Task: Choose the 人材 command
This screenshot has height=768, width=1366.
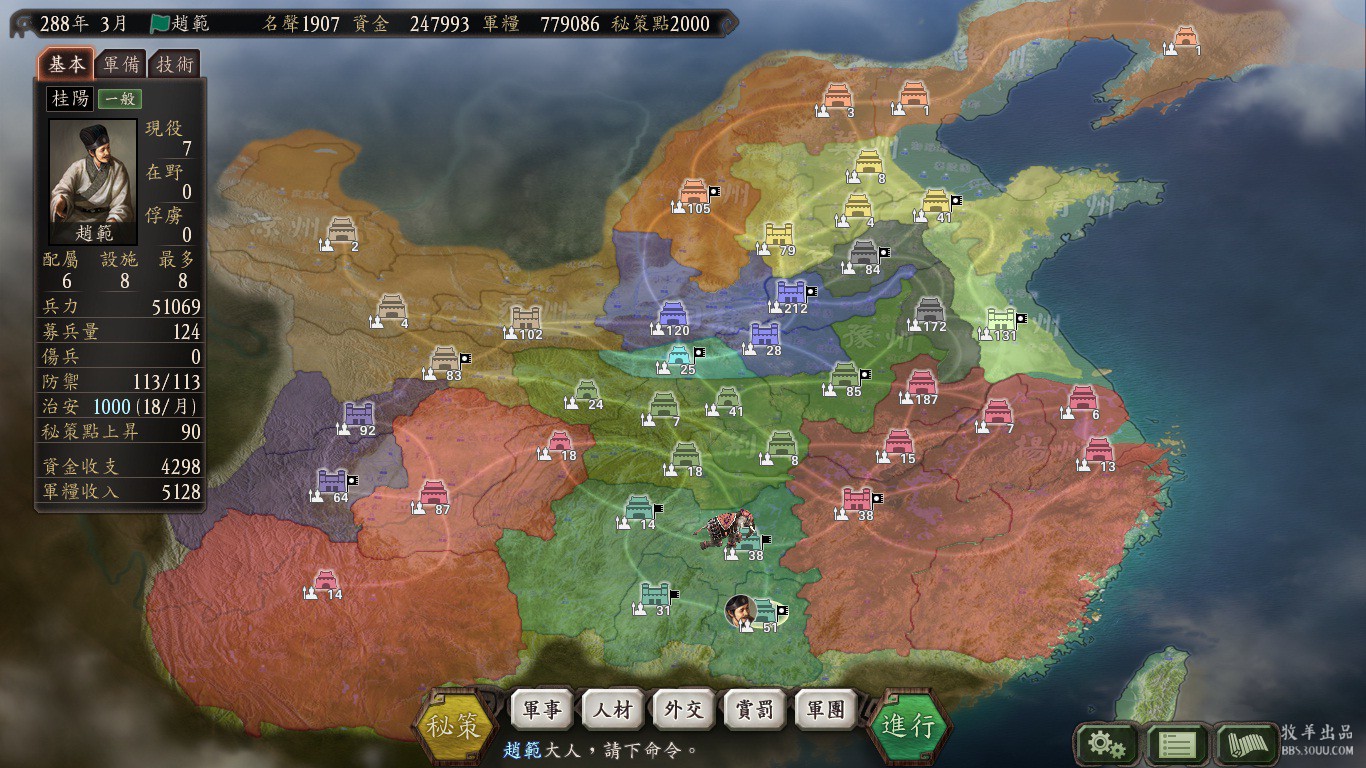Action: 612,710
